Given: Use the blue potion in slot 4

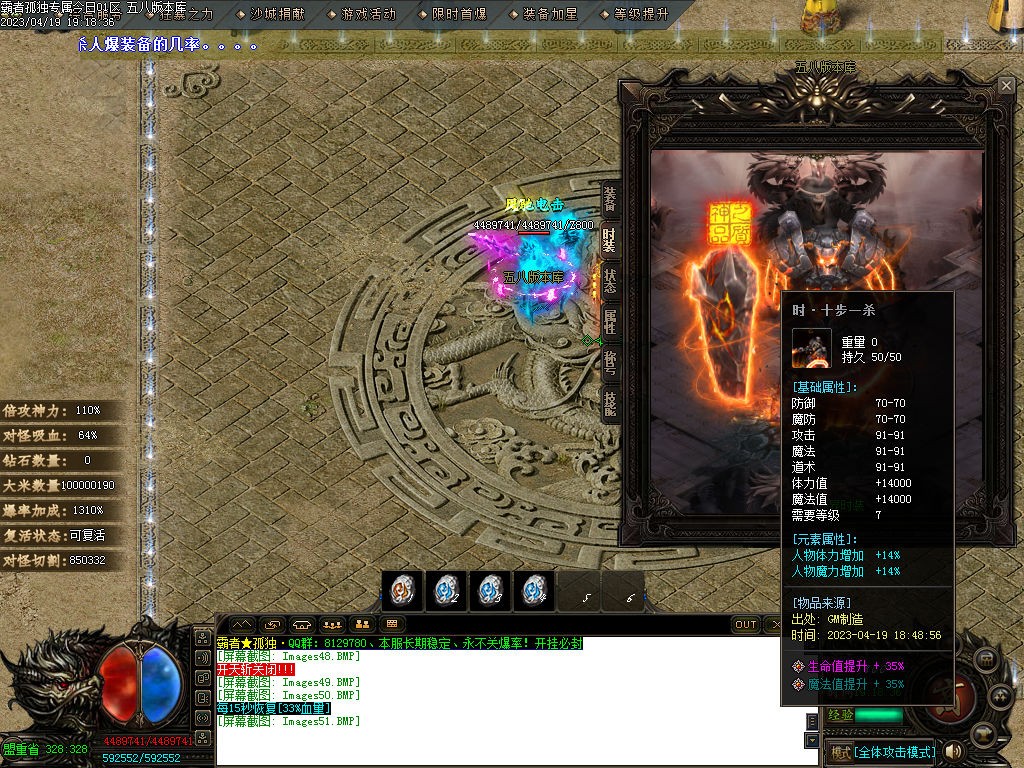Looking at the screenshot, I should [x=535, y=590].
